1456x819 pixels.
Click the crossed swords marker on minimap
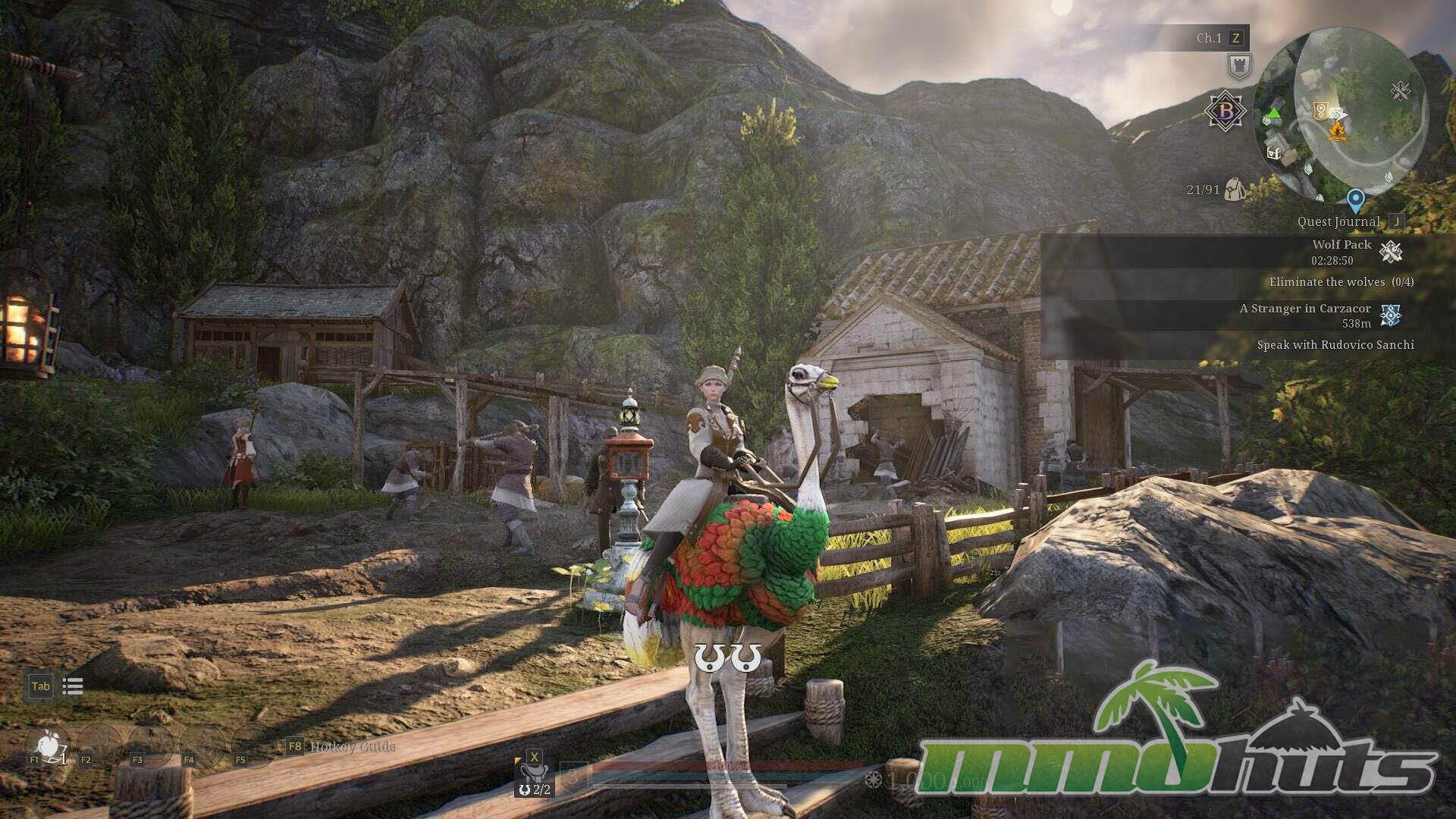(x=1400, y=91)
